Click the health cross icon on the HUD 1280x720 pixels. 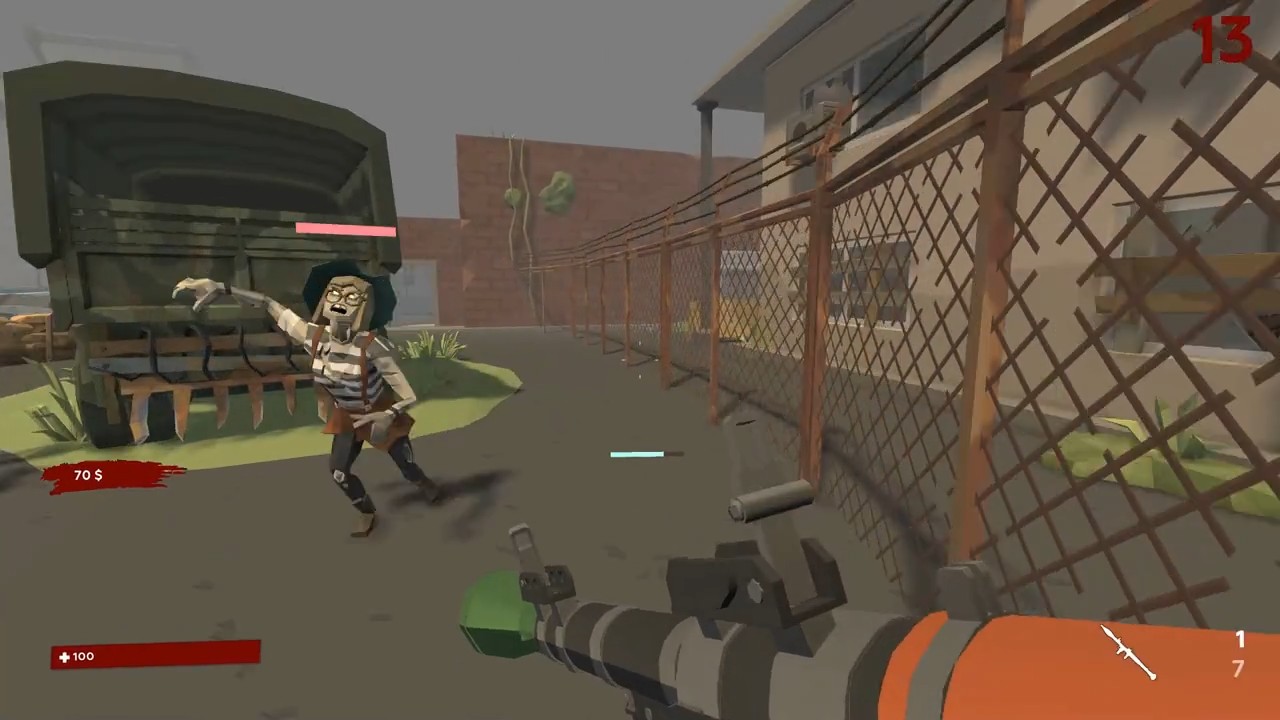pyautogui.click(x=64, y=656)
